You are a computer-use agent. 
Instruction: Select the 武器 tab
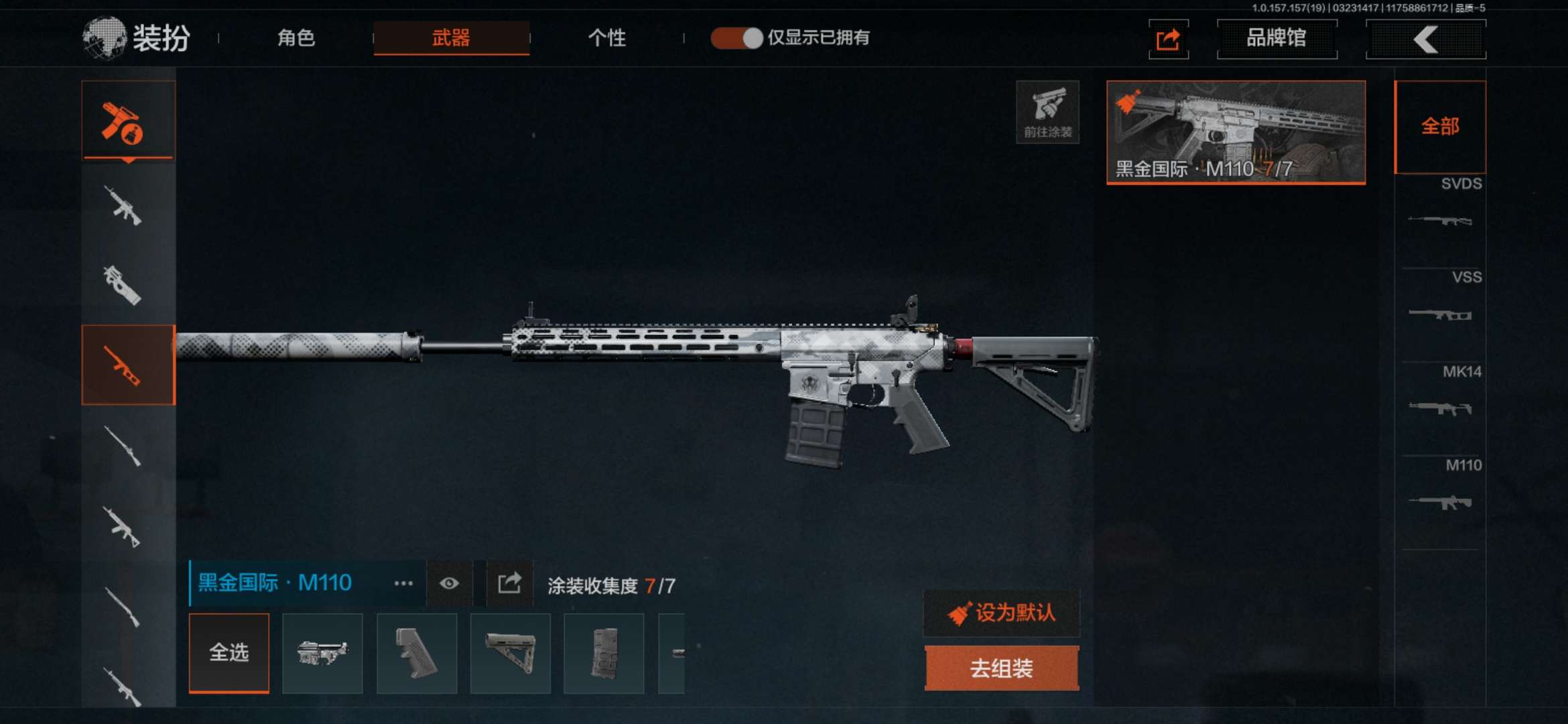(x=451, y=38)
